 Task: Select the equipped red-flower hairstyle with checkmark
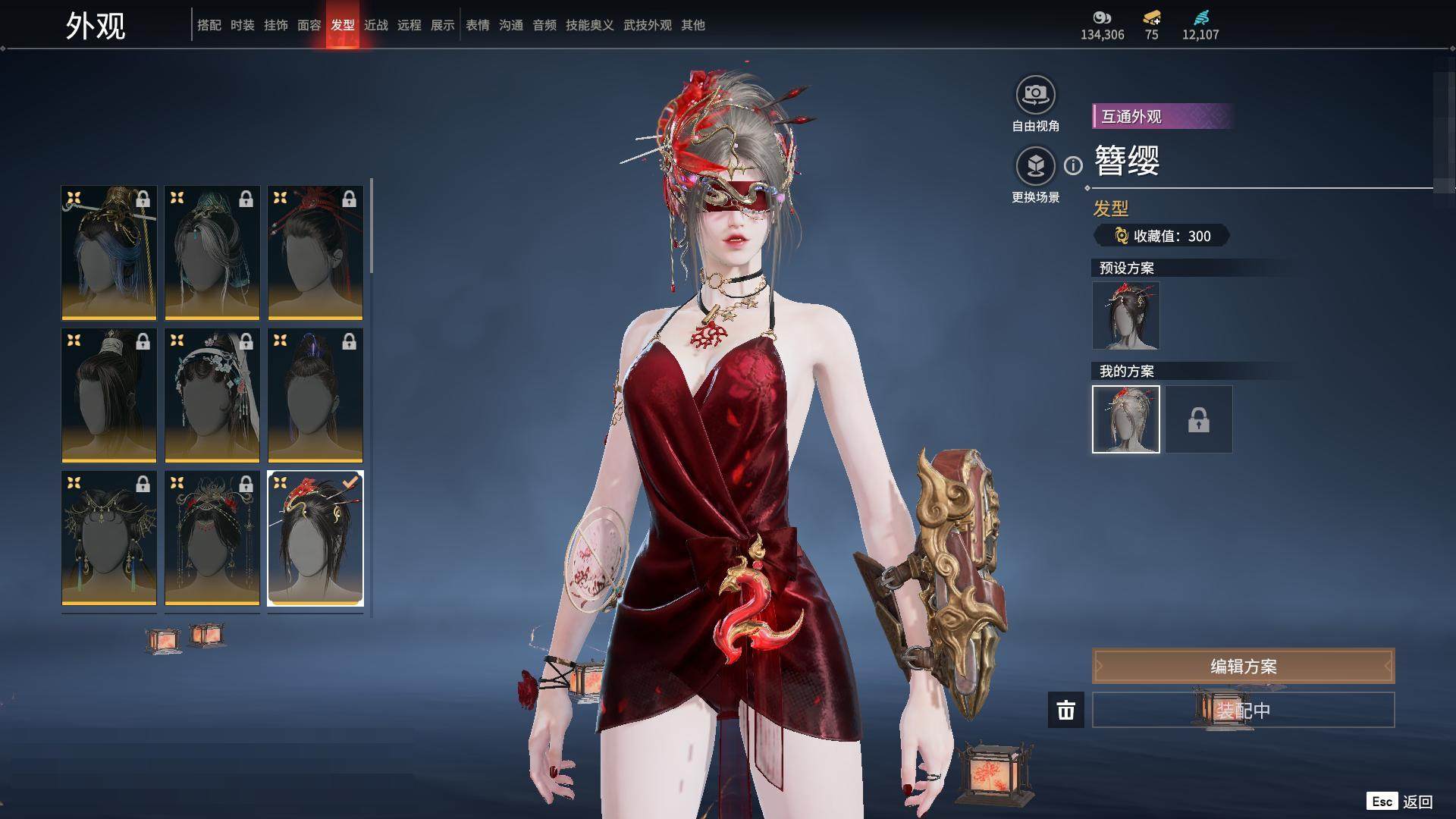tap(315, 538)
